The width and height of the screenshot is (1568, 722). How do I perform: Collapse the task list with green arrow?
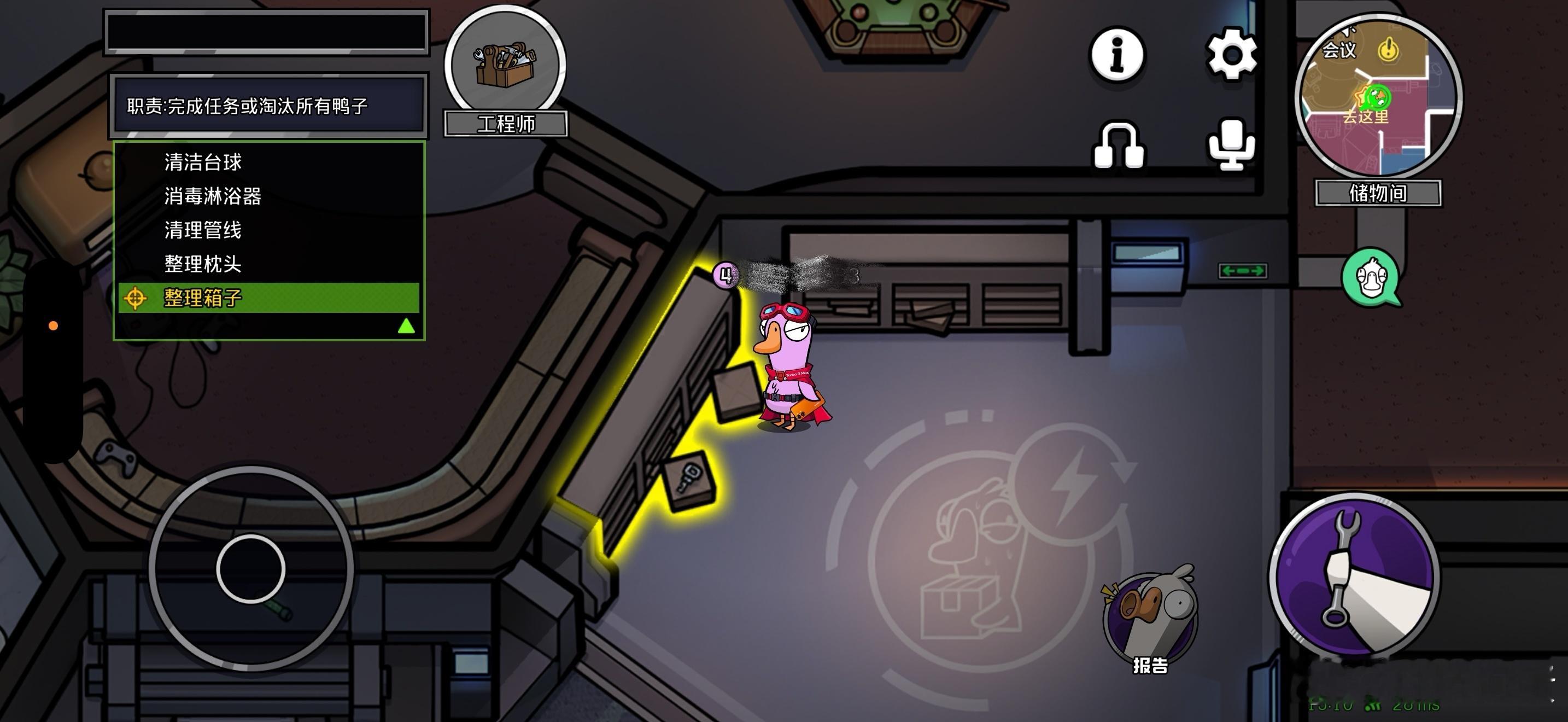coord(406,327)
